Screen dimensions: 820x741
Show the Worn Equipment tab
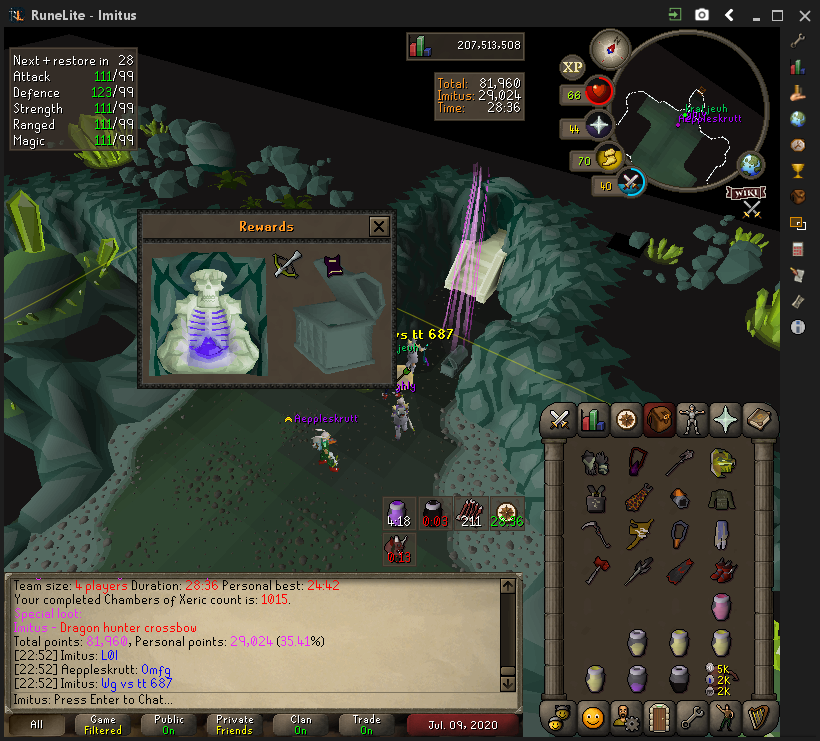click(692, 420)
